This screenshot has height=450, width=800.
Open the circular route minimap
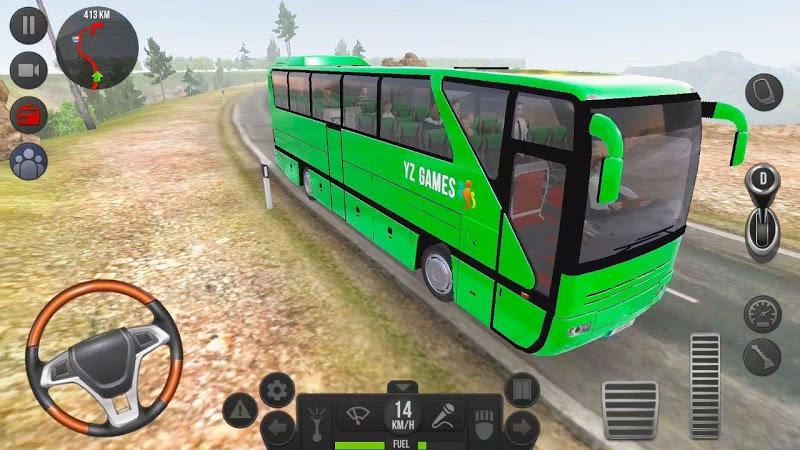click(x=96, y=46)
